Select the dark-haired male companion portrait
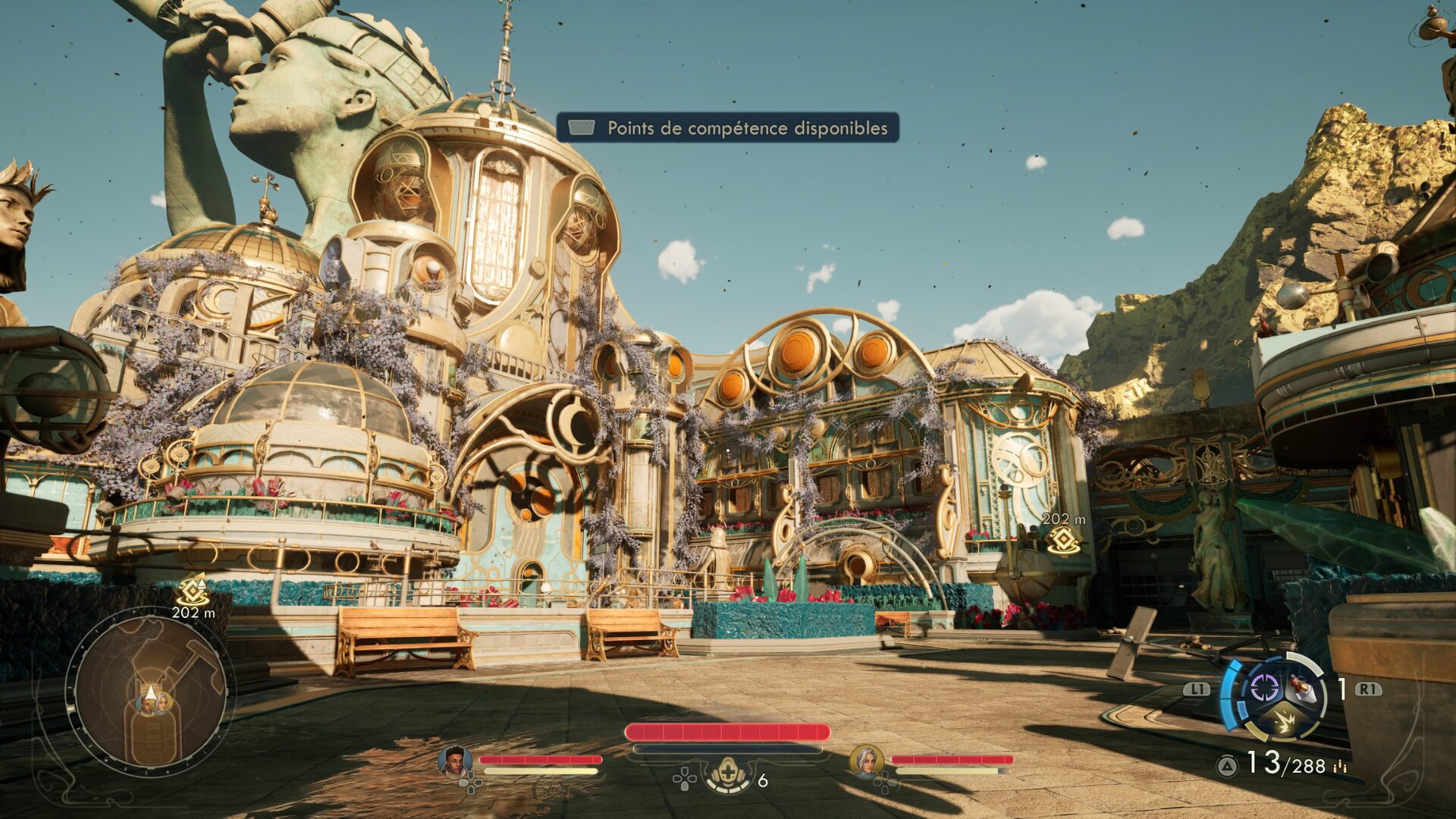 [454, 761]
